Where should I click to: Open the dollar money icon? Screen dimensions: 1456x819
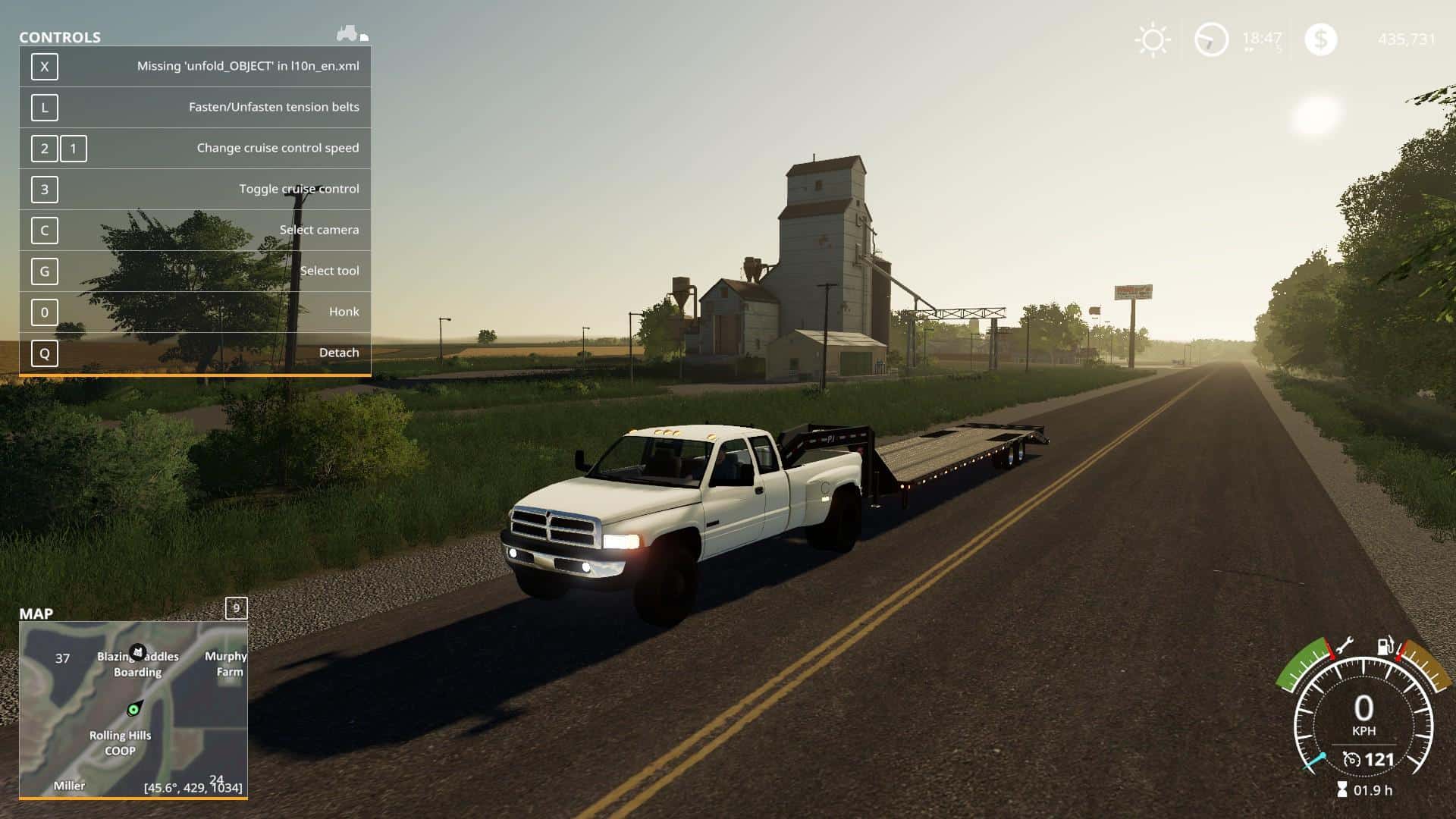[x=1320, y=39]
